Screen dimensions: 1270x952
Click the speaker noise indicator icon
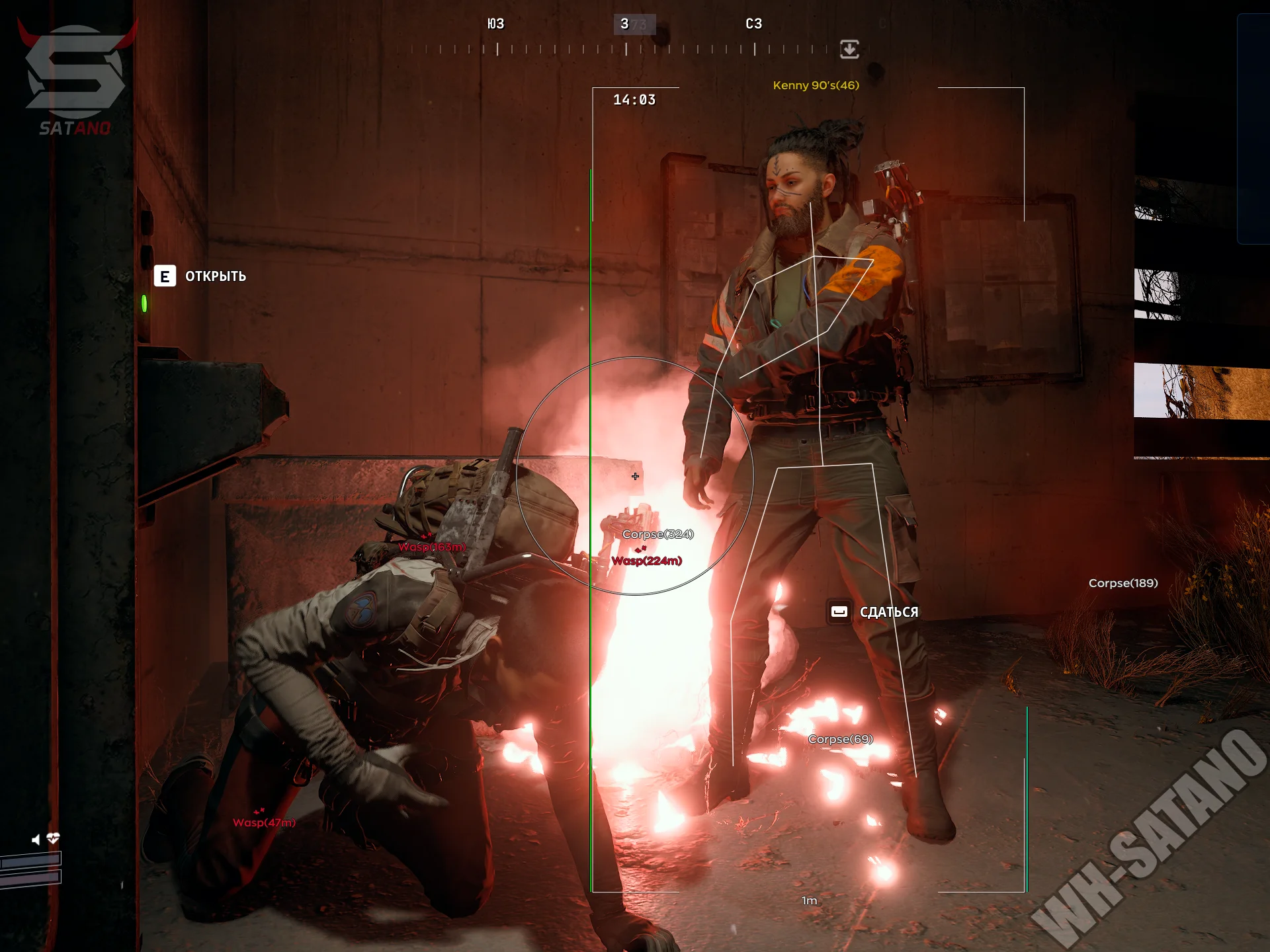36,839
